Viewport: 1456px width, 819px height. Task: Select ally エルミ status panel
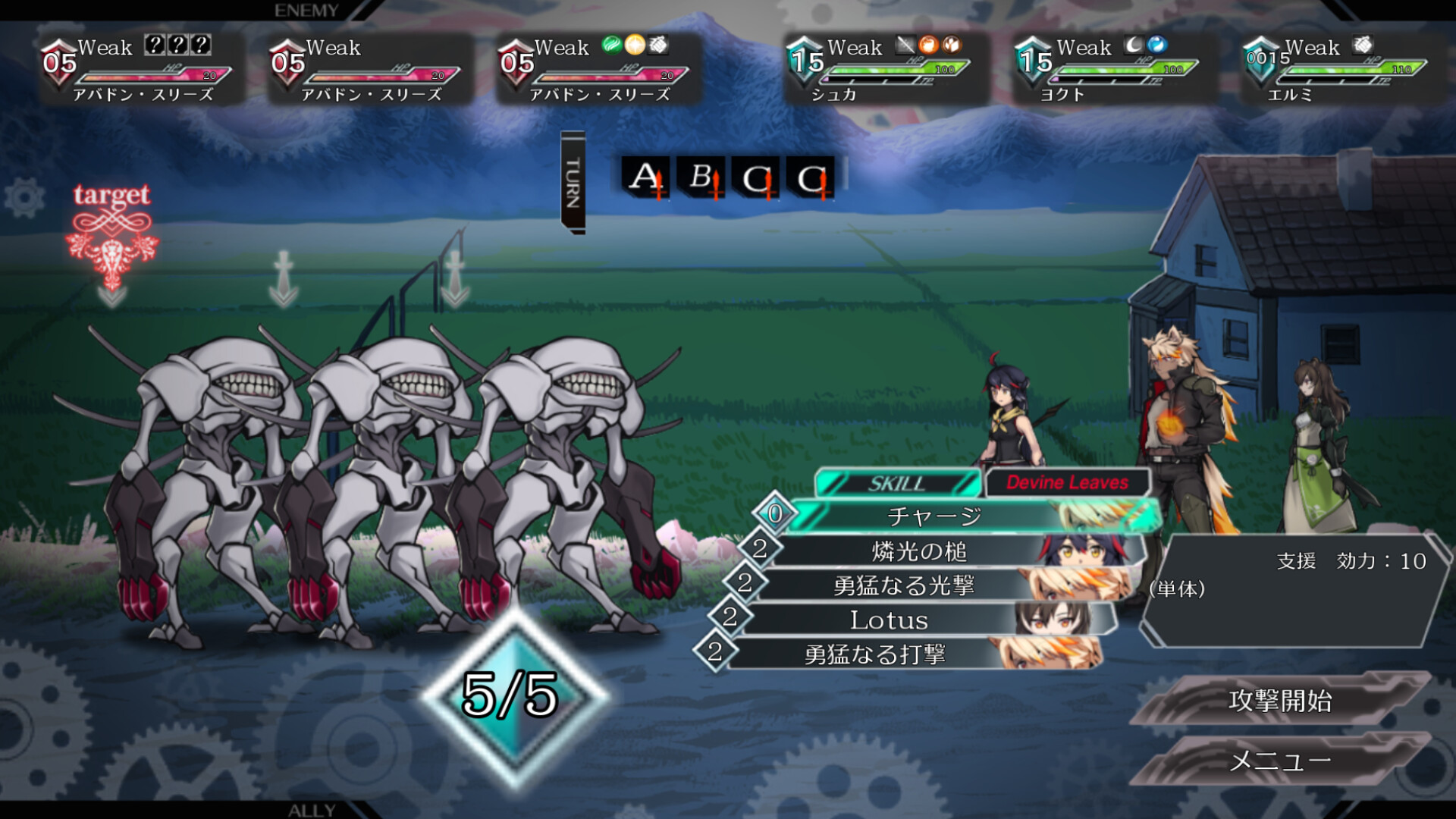tap(1341, 70)
